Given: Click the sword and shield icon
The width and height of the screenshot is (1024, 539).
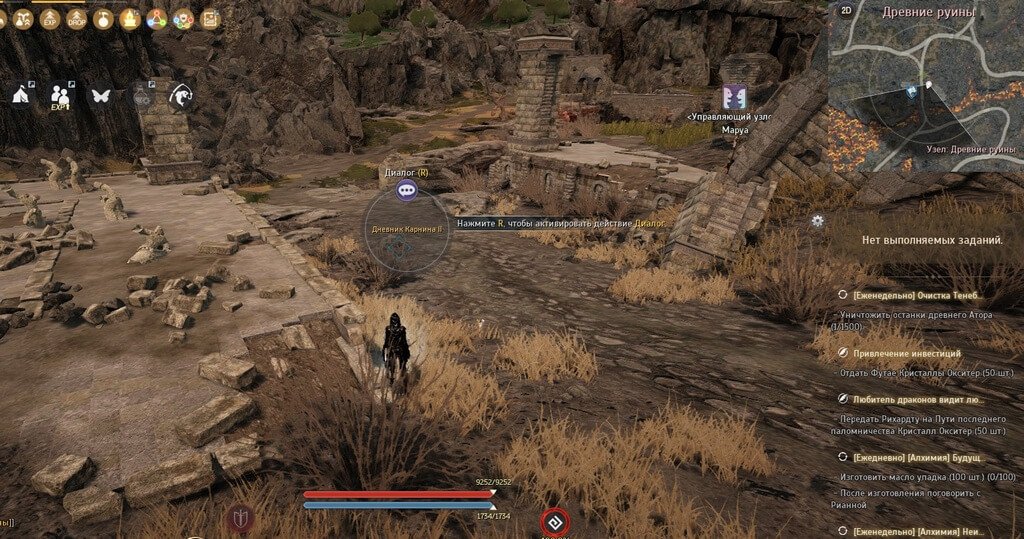Looking at the screenshot, I should click(241, 517).
